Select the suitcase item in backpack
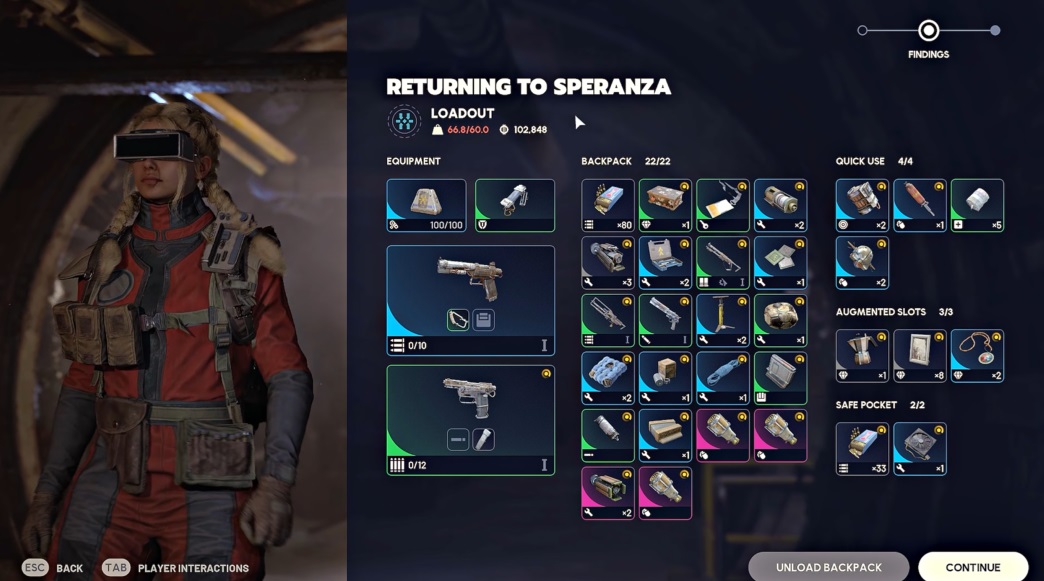Image resolution: width=1044 pixels, height=581 pixels. click(x=664, y=205)
